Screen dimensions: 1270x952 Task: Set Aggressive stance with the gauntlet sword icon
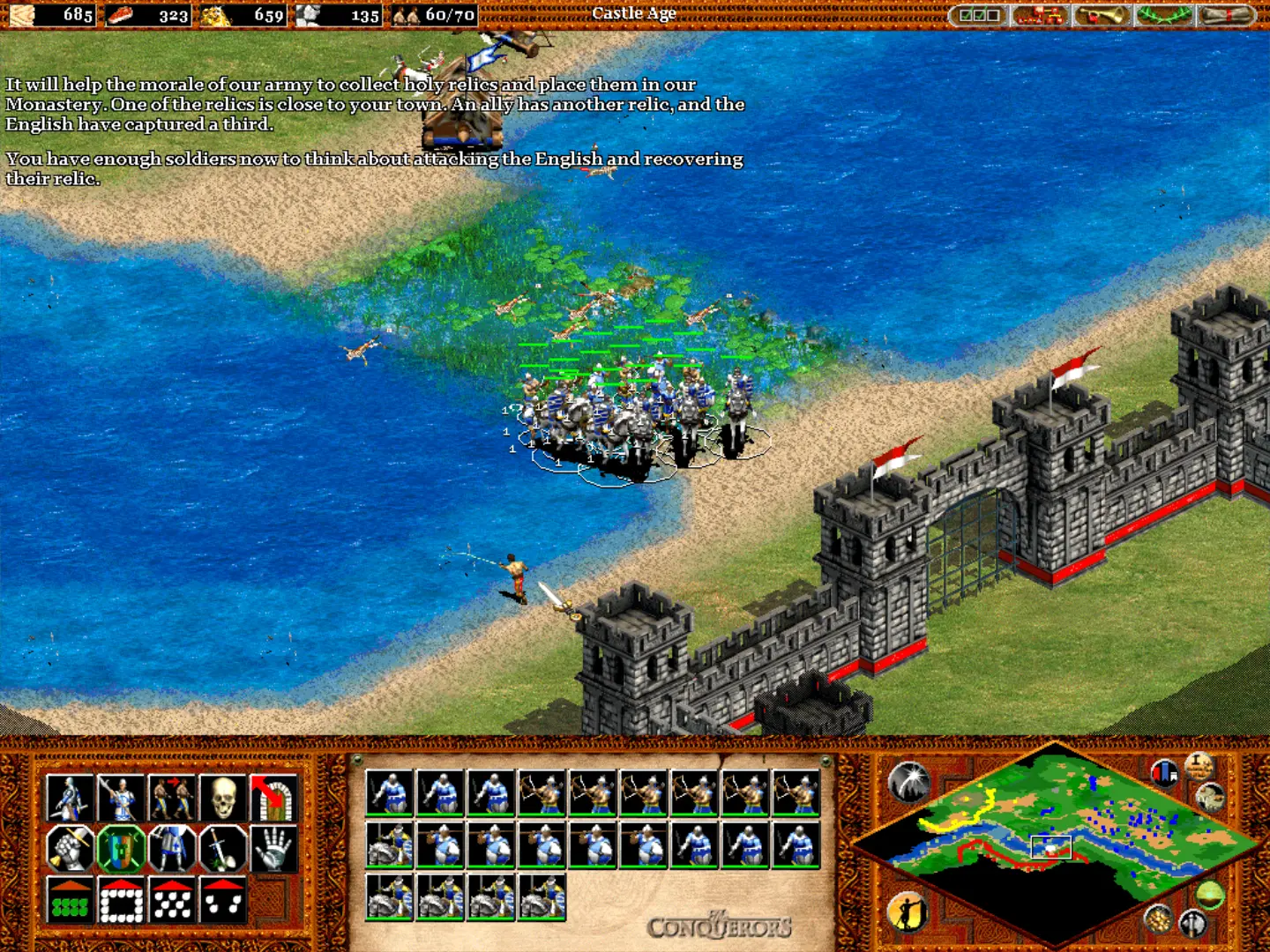[x=70, y=849]
